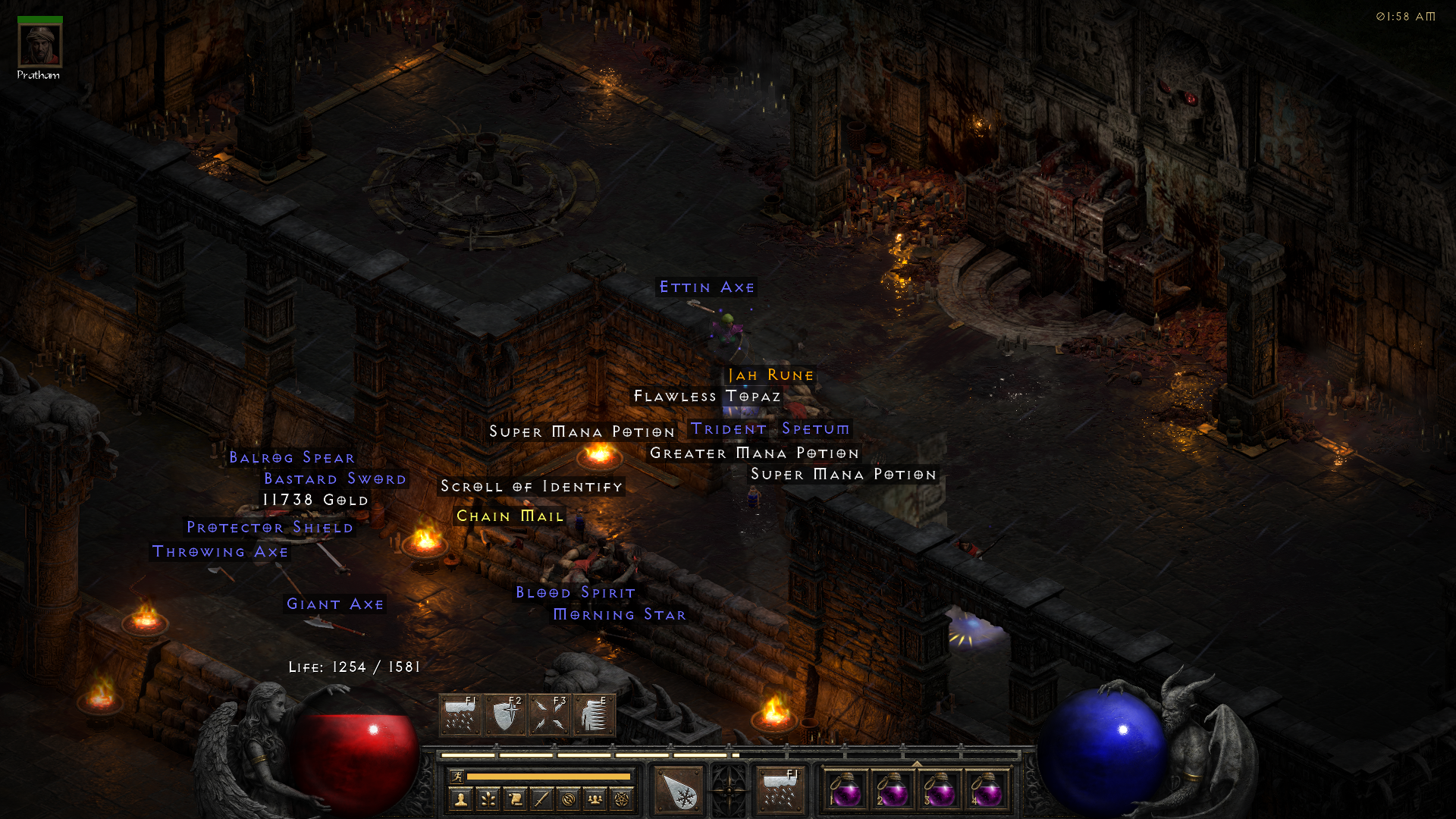Image resolution: width=1456 pixels, height=819 pixels.
Task: Click the sword button in the mini panel
Action: (x=541, y=799)
